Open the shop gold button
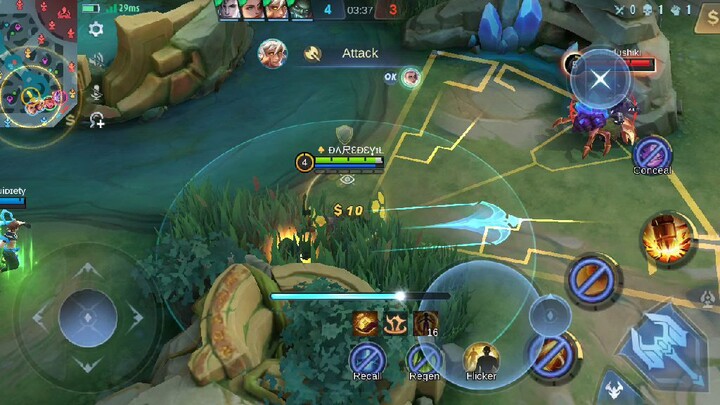Image resolution: width=720 pixels, height=405 pixels. pyautogui.click(x=70, y=120)
